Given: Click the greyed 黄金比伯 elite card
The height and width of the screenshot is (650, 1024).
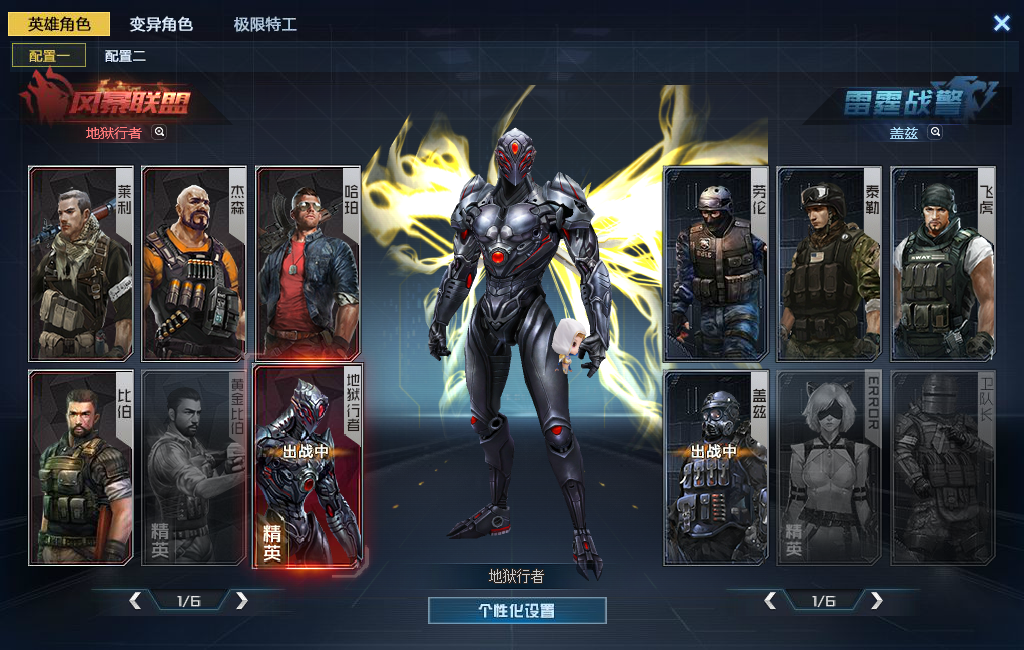Looking at the screenshot, I should [194, 468].
